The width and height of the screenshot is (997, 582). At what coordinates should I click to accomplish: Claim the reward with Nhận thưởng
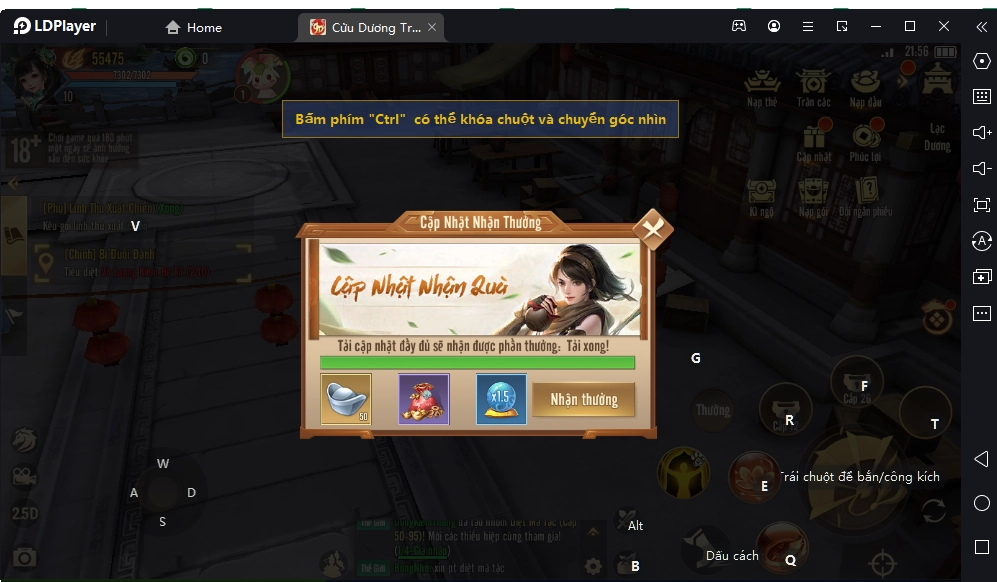(x=584, y=399)
